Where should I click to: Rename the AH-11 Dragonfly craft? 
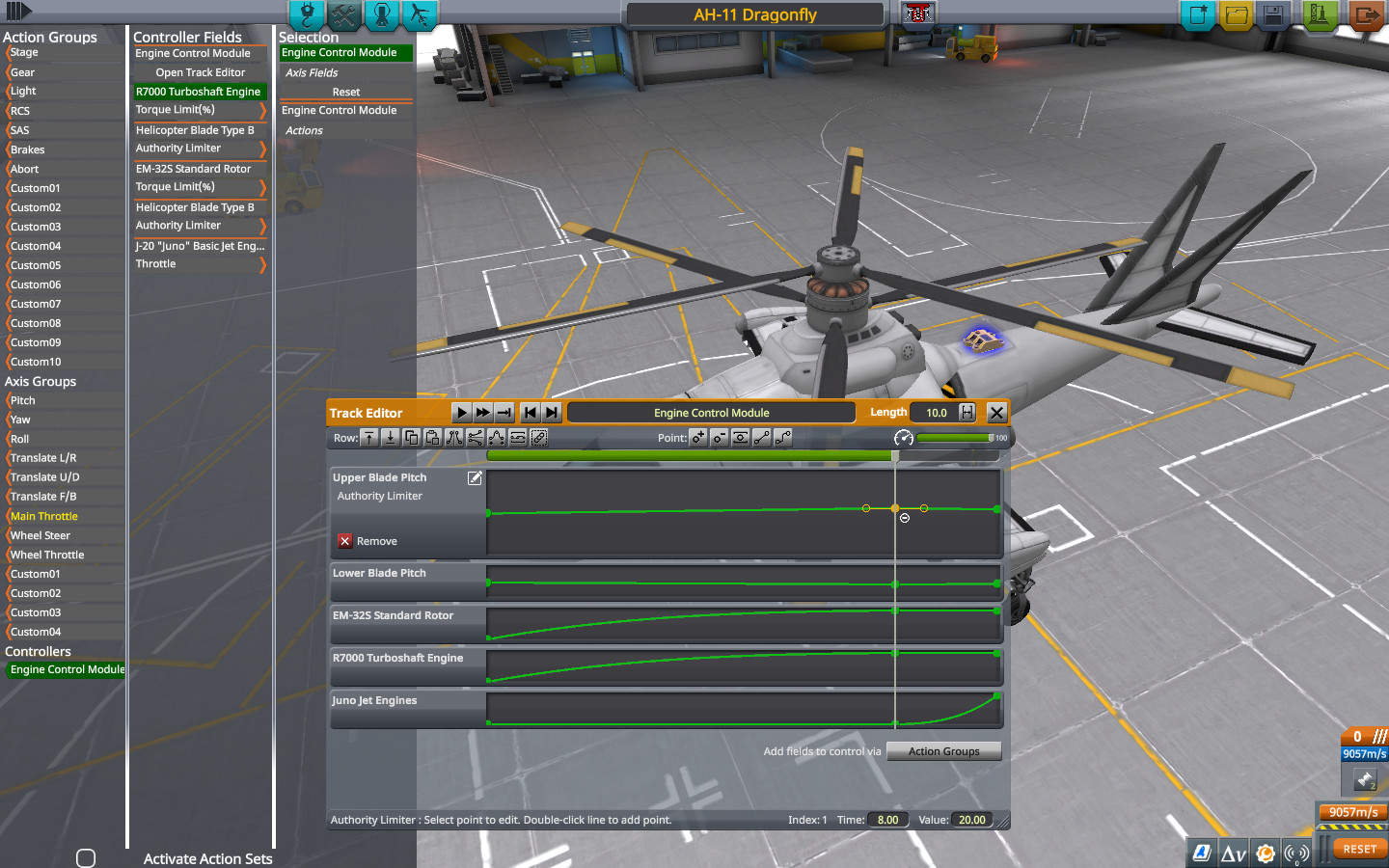[x=755, y=14]
